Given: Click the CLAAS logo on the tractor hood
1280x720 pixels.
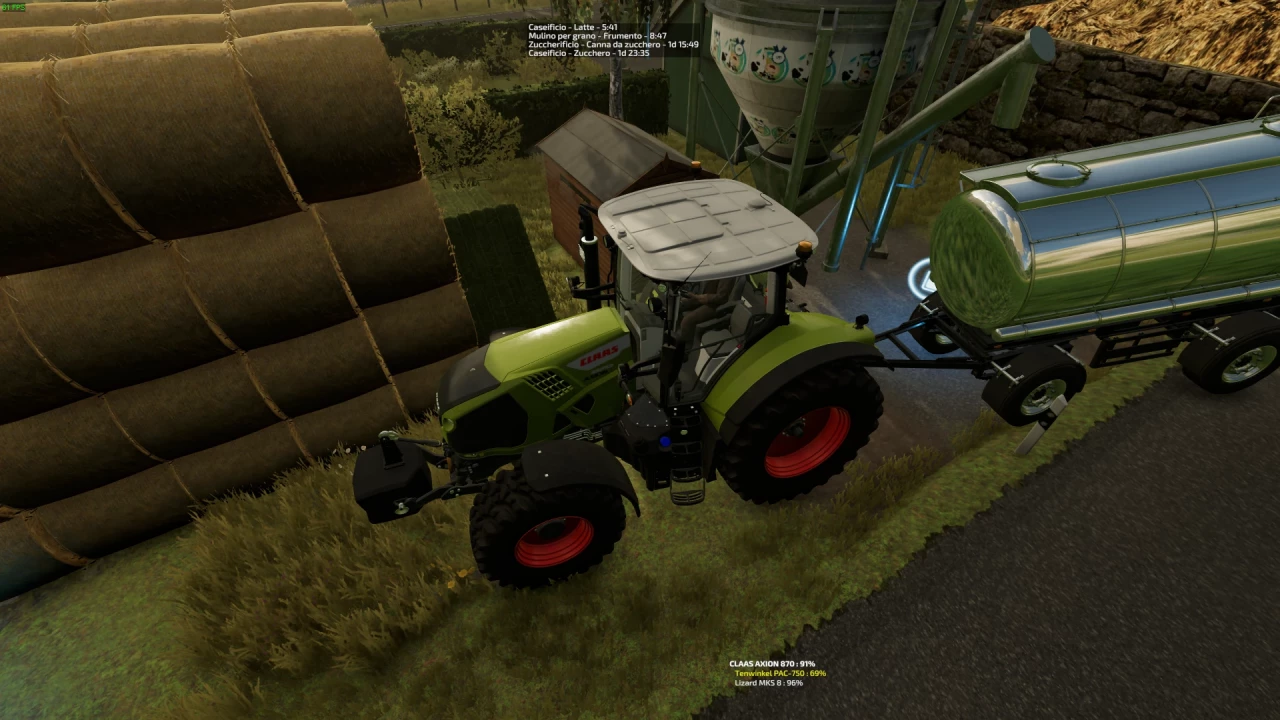Looking at the screenshot, I should point(600,354).
